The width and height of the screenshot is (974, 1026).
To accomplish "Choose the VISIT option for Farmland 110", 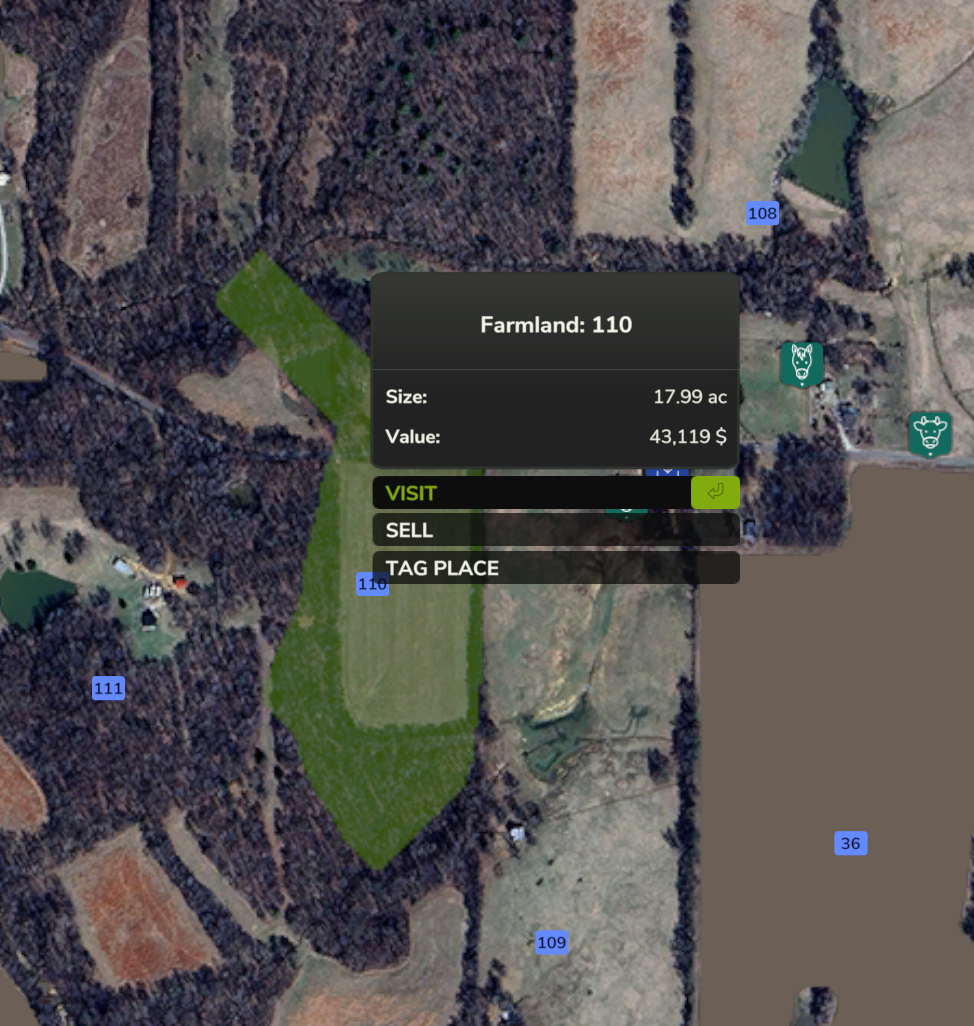I will click(x=531, y=493).
